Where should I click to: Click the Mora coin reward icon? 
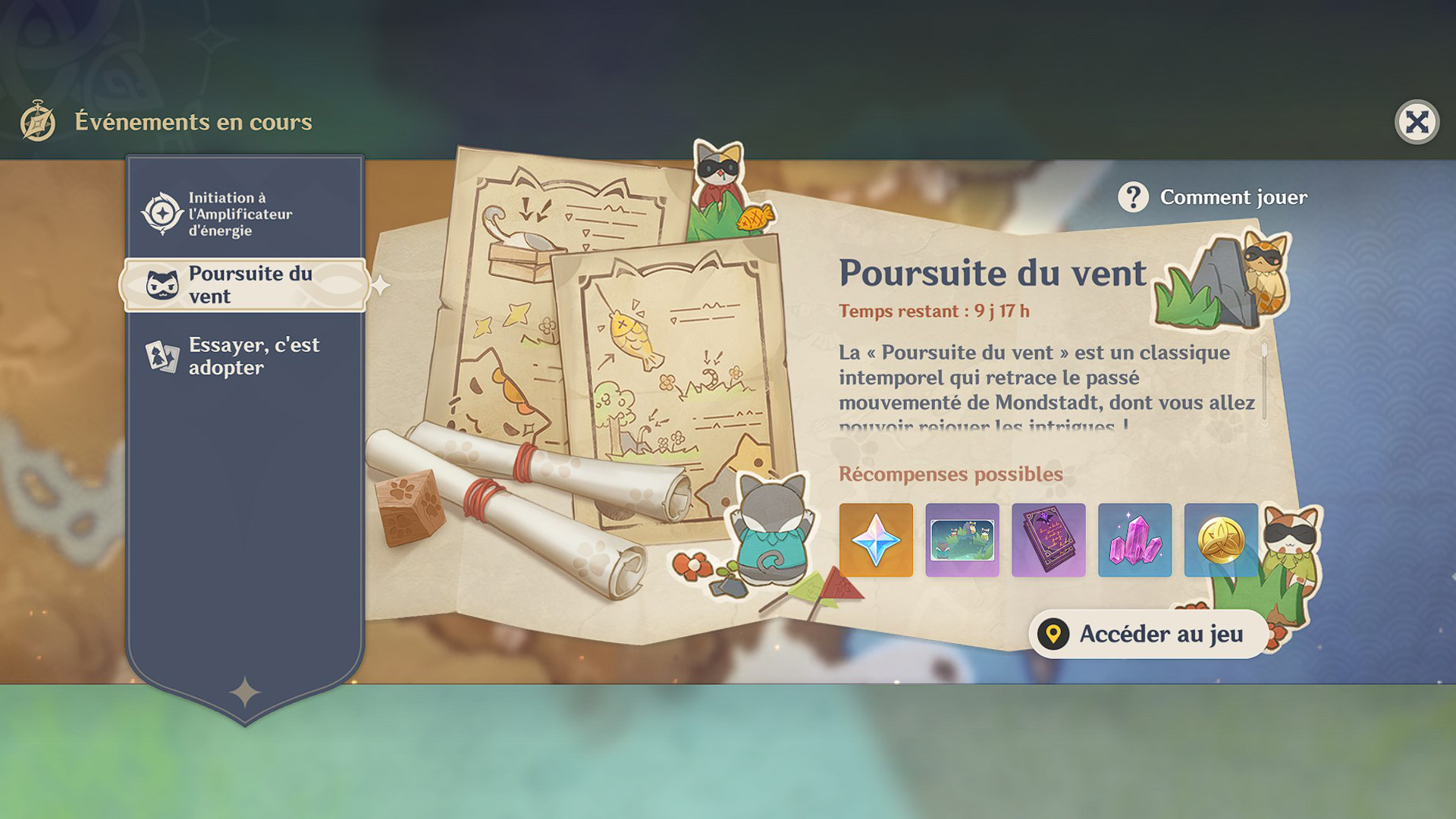pos(1222,541)
